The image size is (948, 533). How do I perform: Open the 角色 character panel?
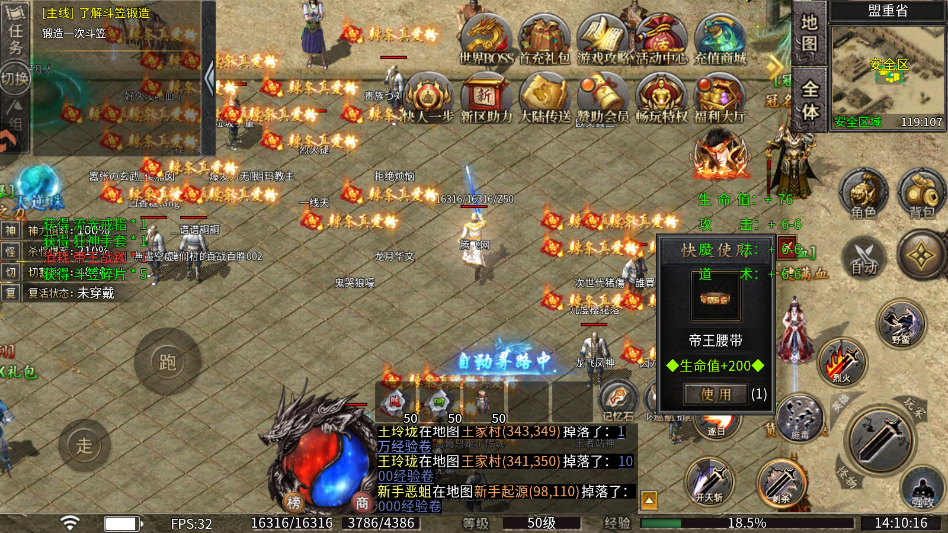click(x=863, y=192)
